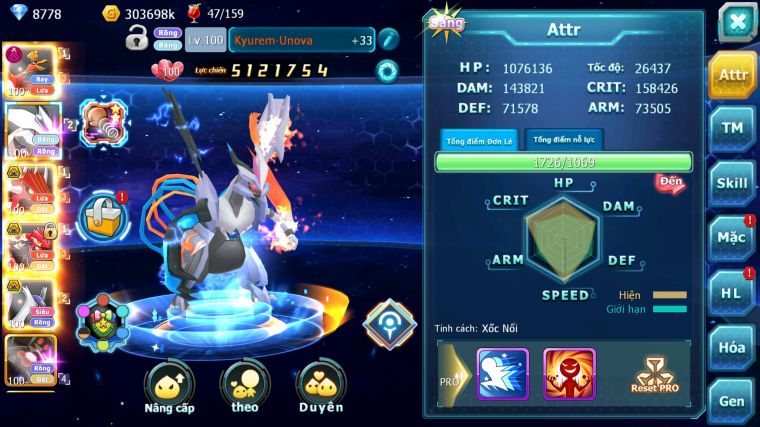
Task: Open the Nâng cấp upgrade button
Action: [168, 388]
